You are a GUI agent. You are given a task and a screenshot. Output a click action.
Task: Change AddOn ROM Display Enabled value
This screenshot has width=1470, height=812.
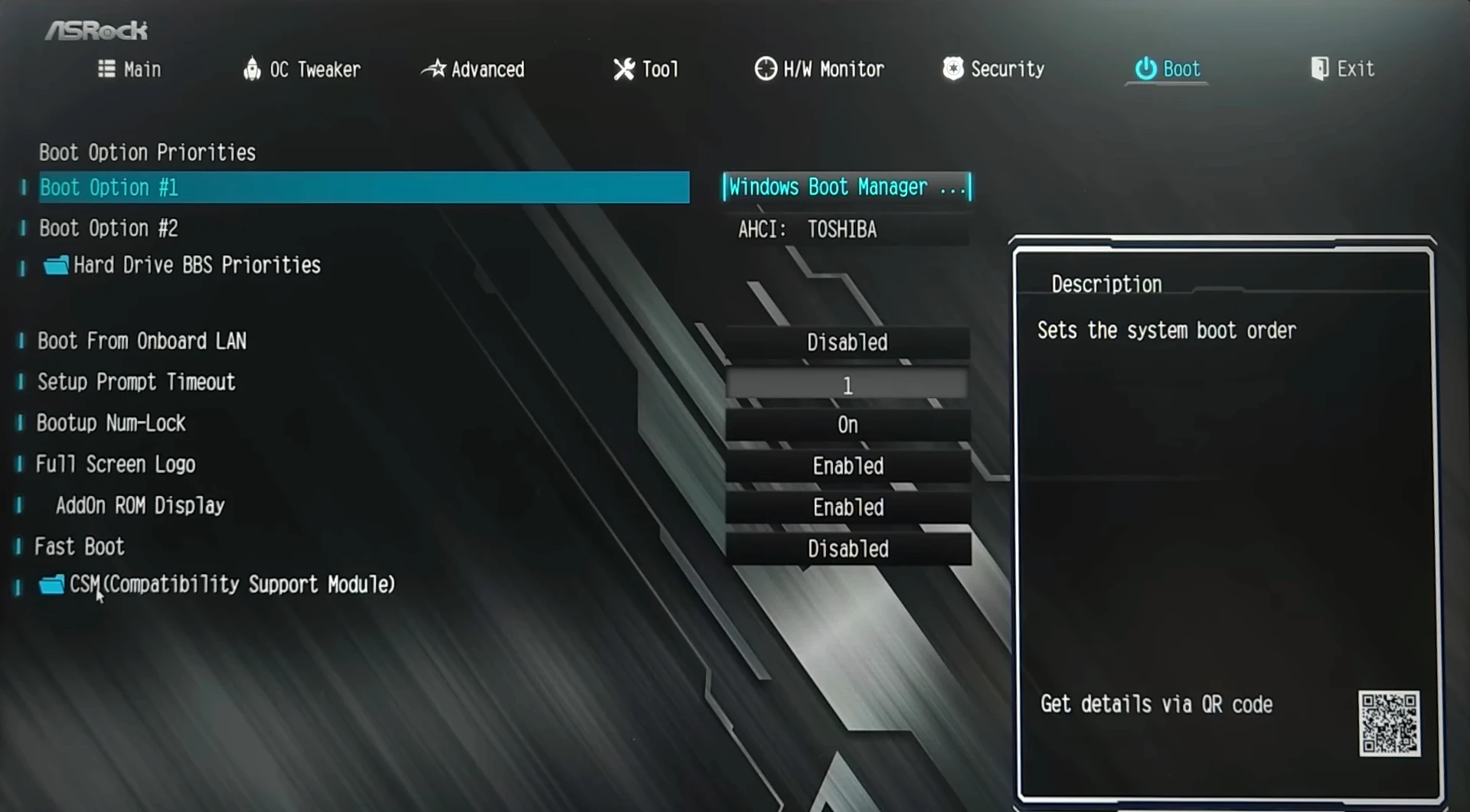click(x=847, y=507)
